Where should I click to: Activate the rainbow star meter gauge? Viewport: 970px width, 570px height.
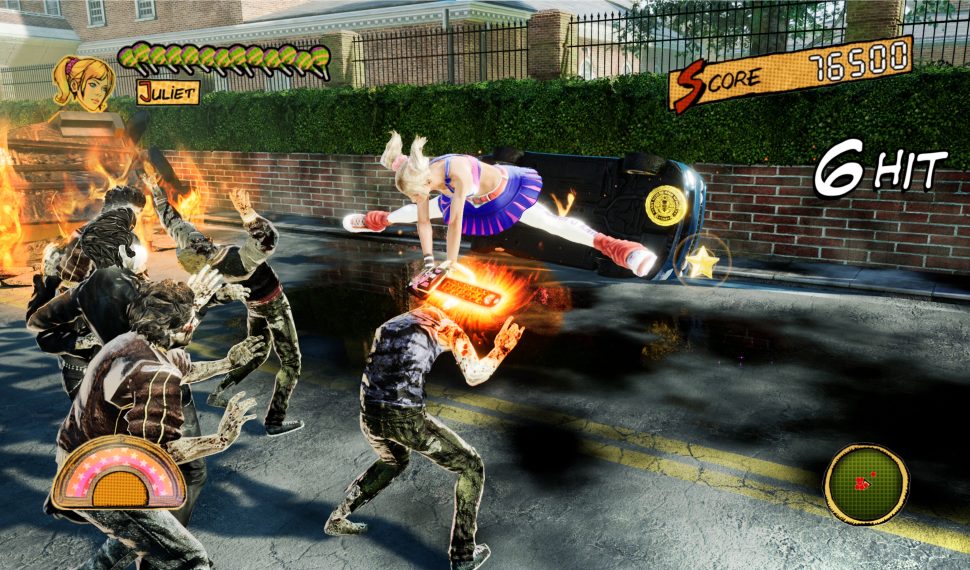118,473
